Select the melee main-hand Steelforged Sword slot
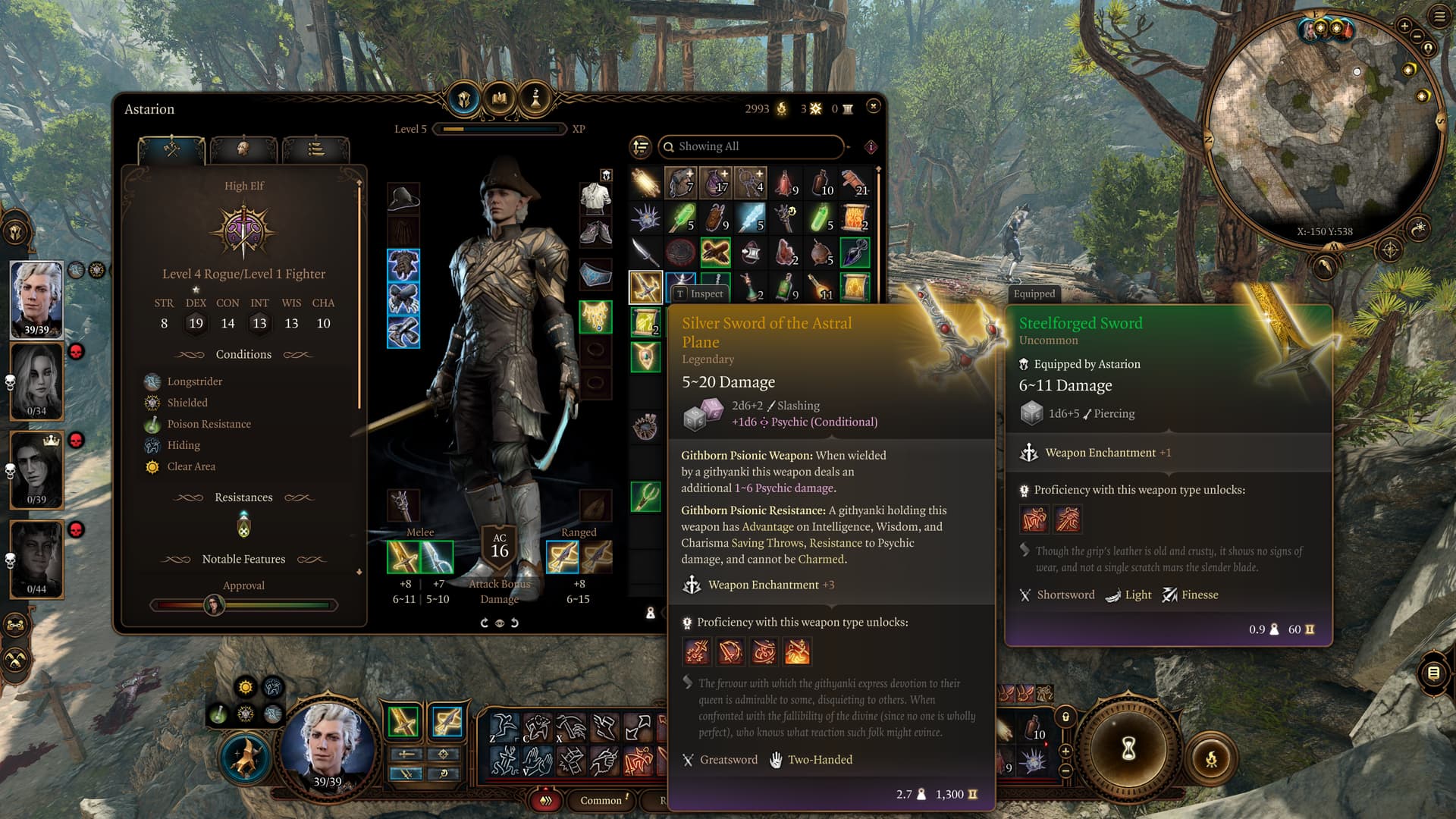 coord(403,557)
